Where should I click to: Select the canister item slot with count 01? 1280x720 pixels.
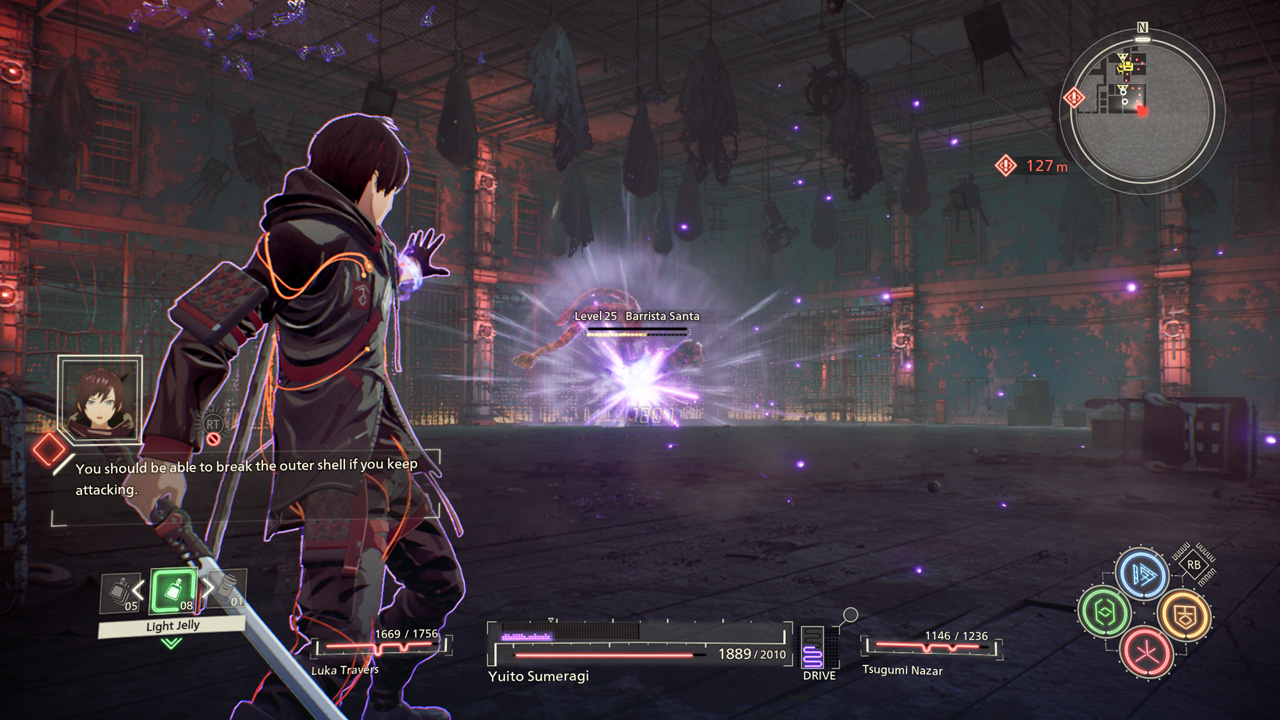231,590
